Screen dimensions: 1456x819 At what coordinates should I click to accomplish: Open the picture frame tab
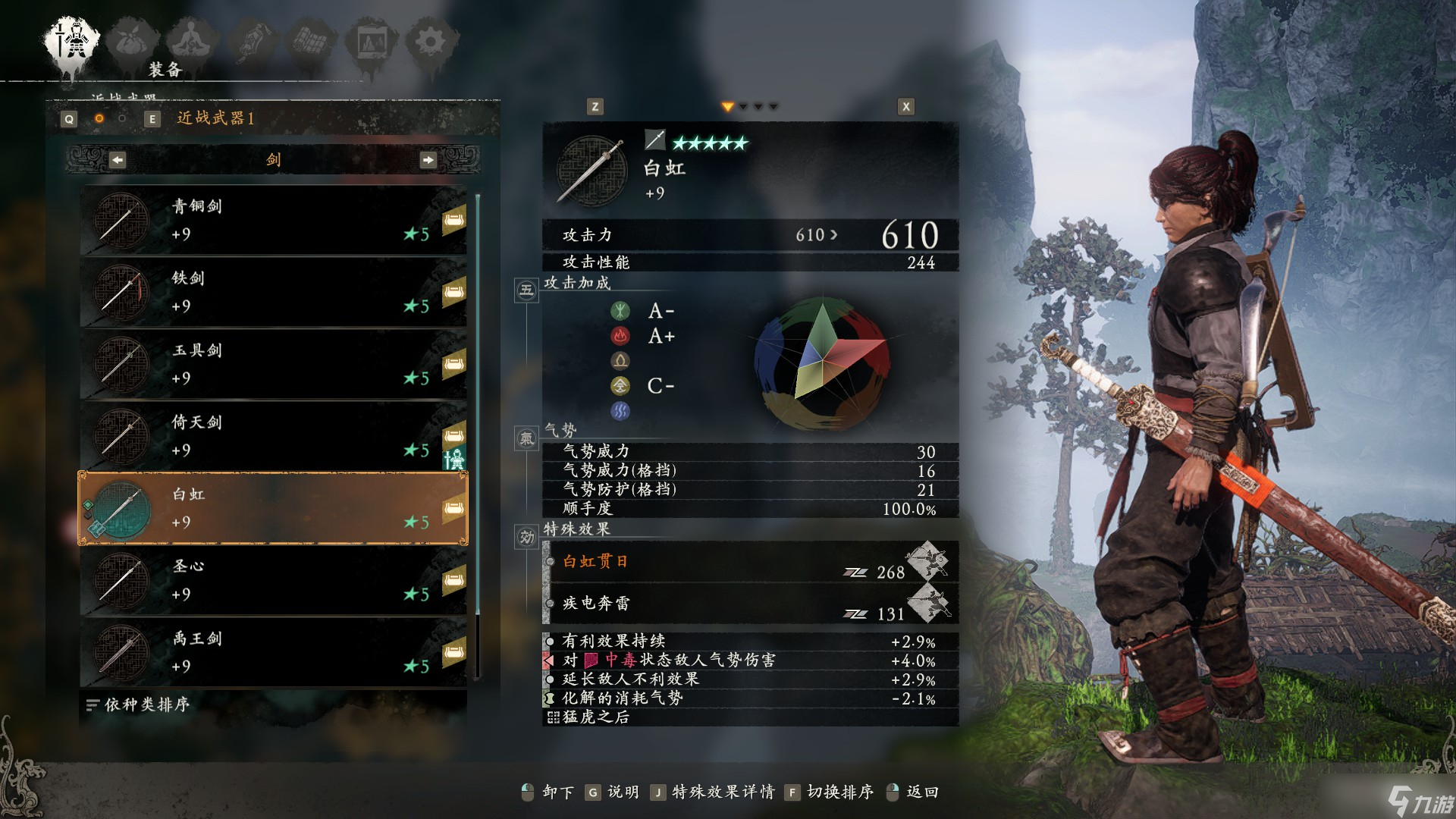click(x=372, y=42)
